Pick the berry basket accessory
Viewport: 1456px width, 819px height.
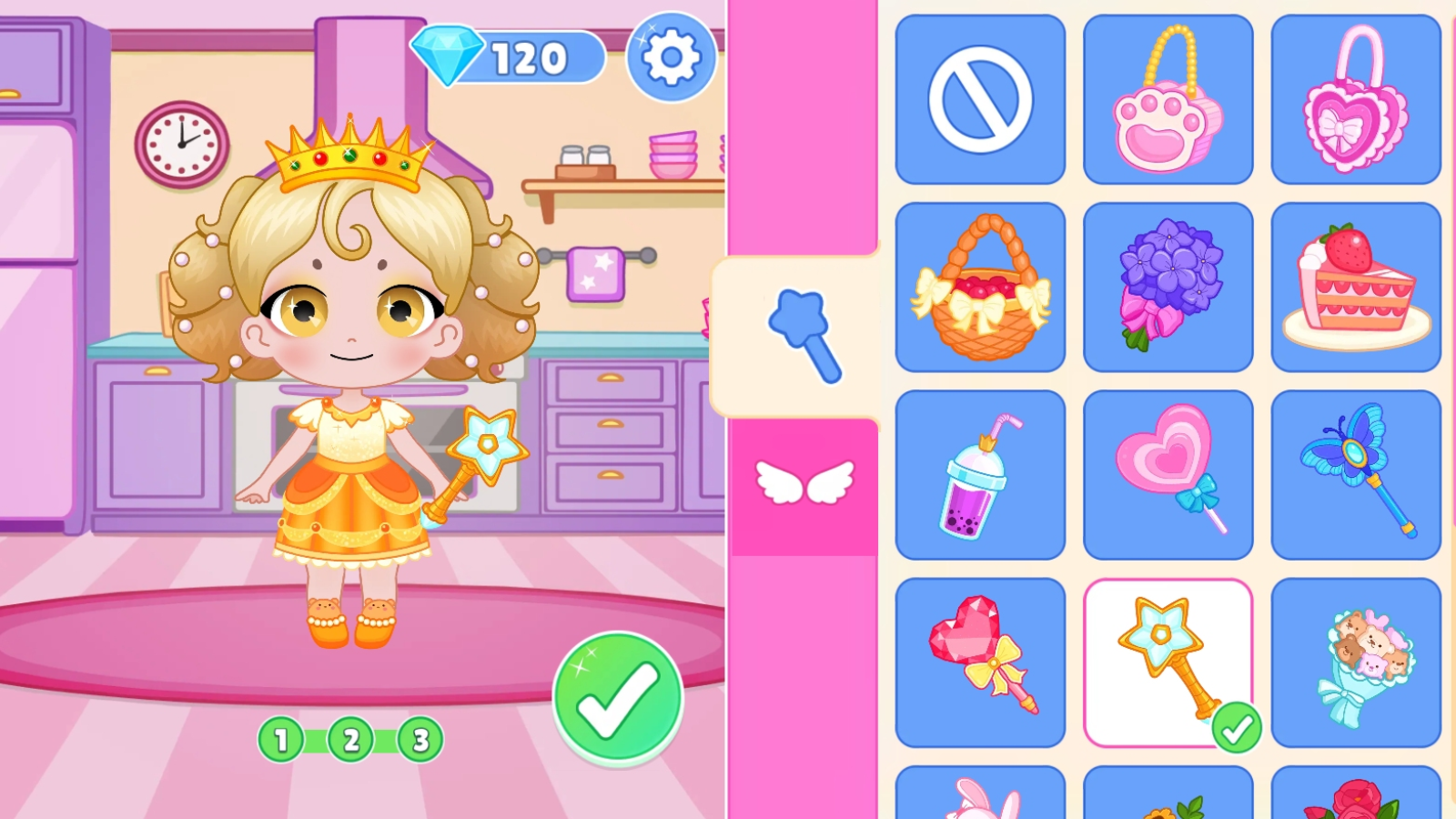[x=980, y=285]
